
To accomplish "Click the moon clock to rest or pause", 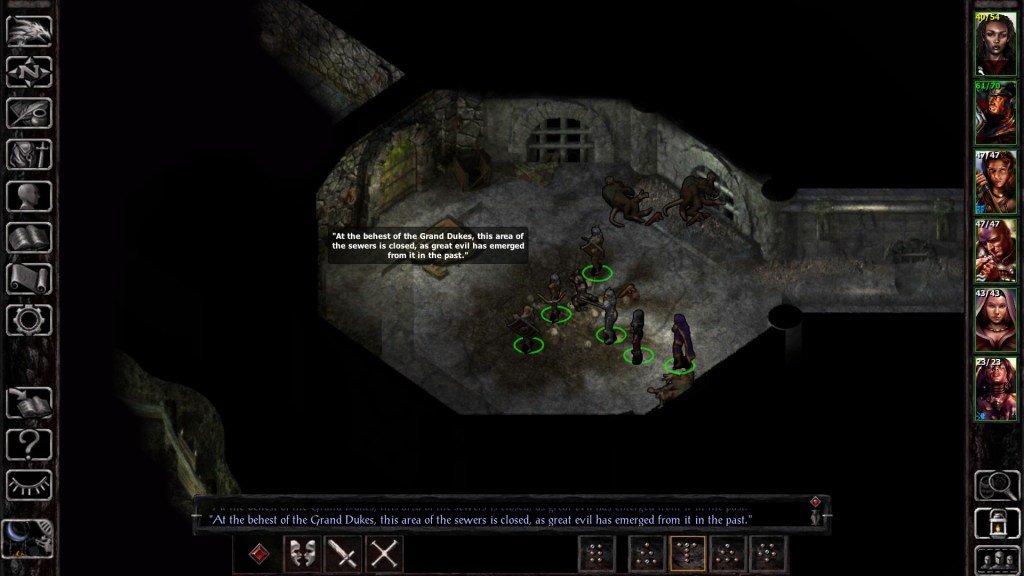I will pos(27,537).
